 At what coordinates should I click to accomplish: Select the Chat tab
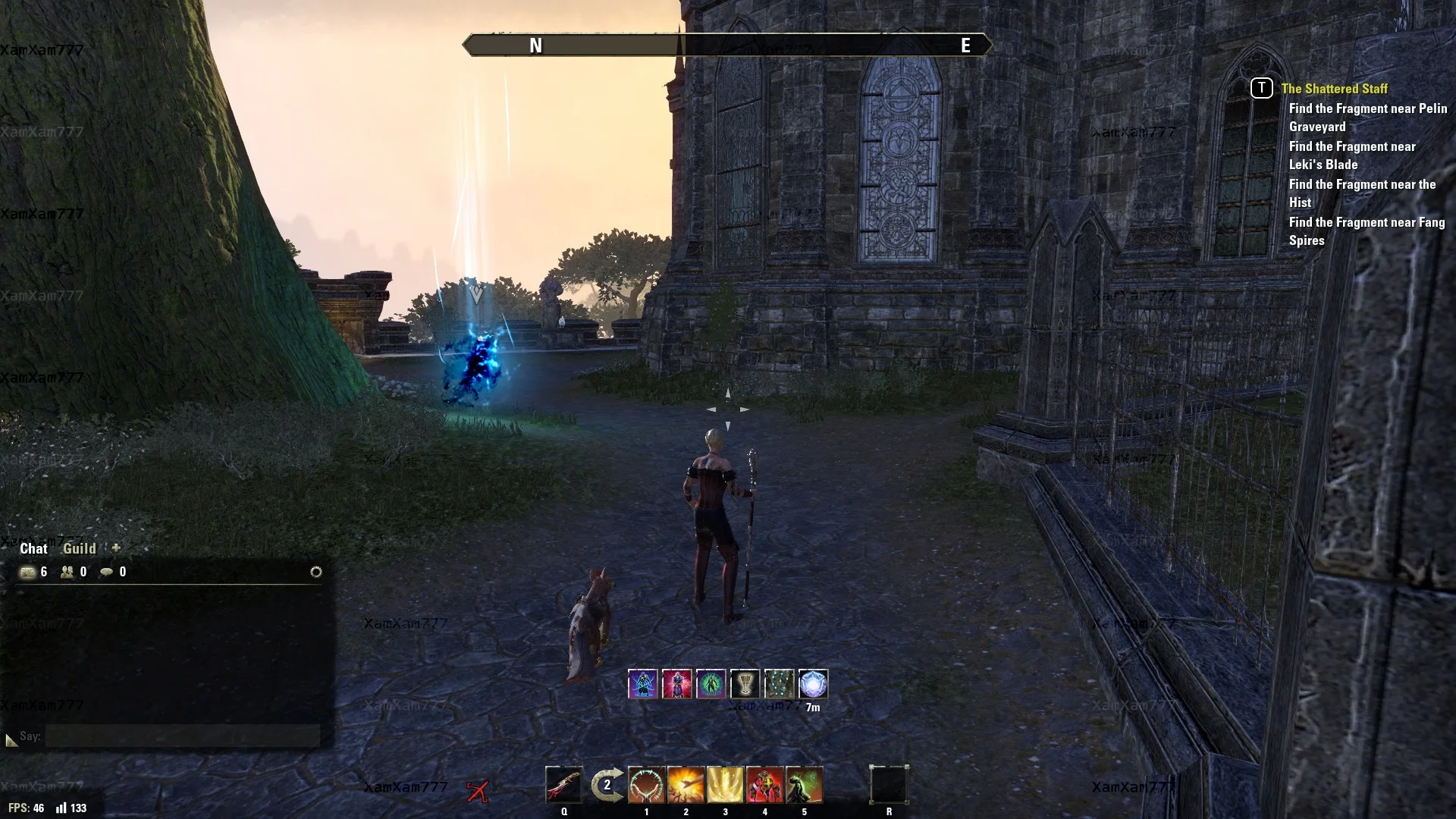pos(33,548)
